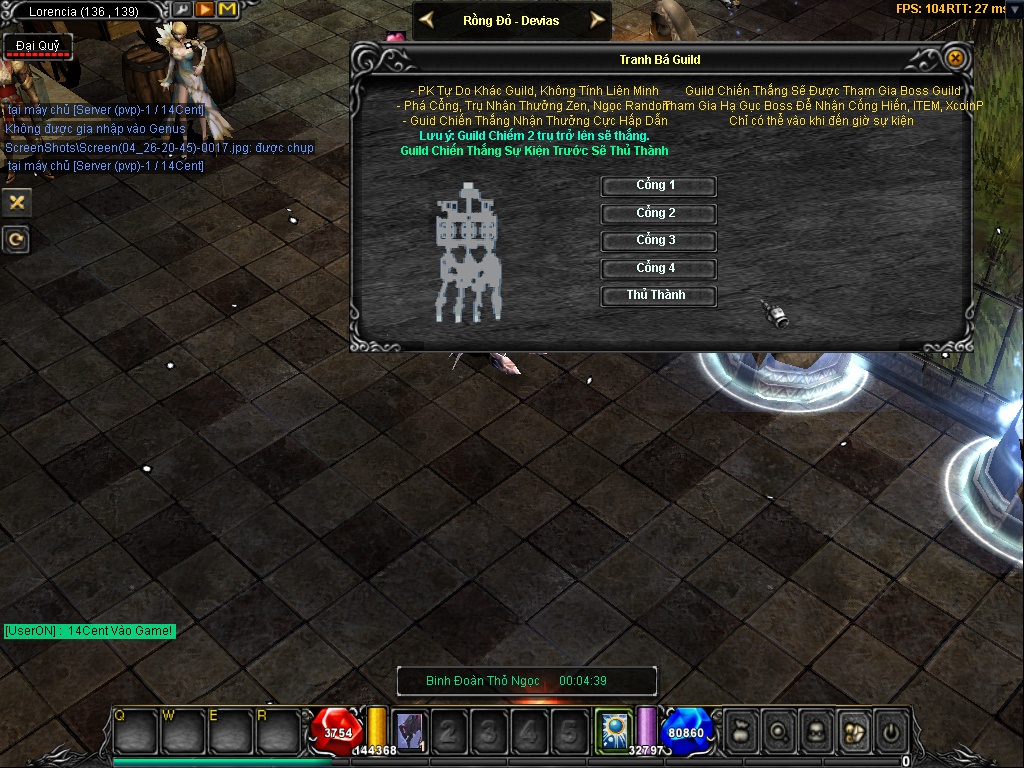Select the Thủ Thành defend button
Image resolution: width=1024 pixels, height=768 pixels.
[657, 296]
